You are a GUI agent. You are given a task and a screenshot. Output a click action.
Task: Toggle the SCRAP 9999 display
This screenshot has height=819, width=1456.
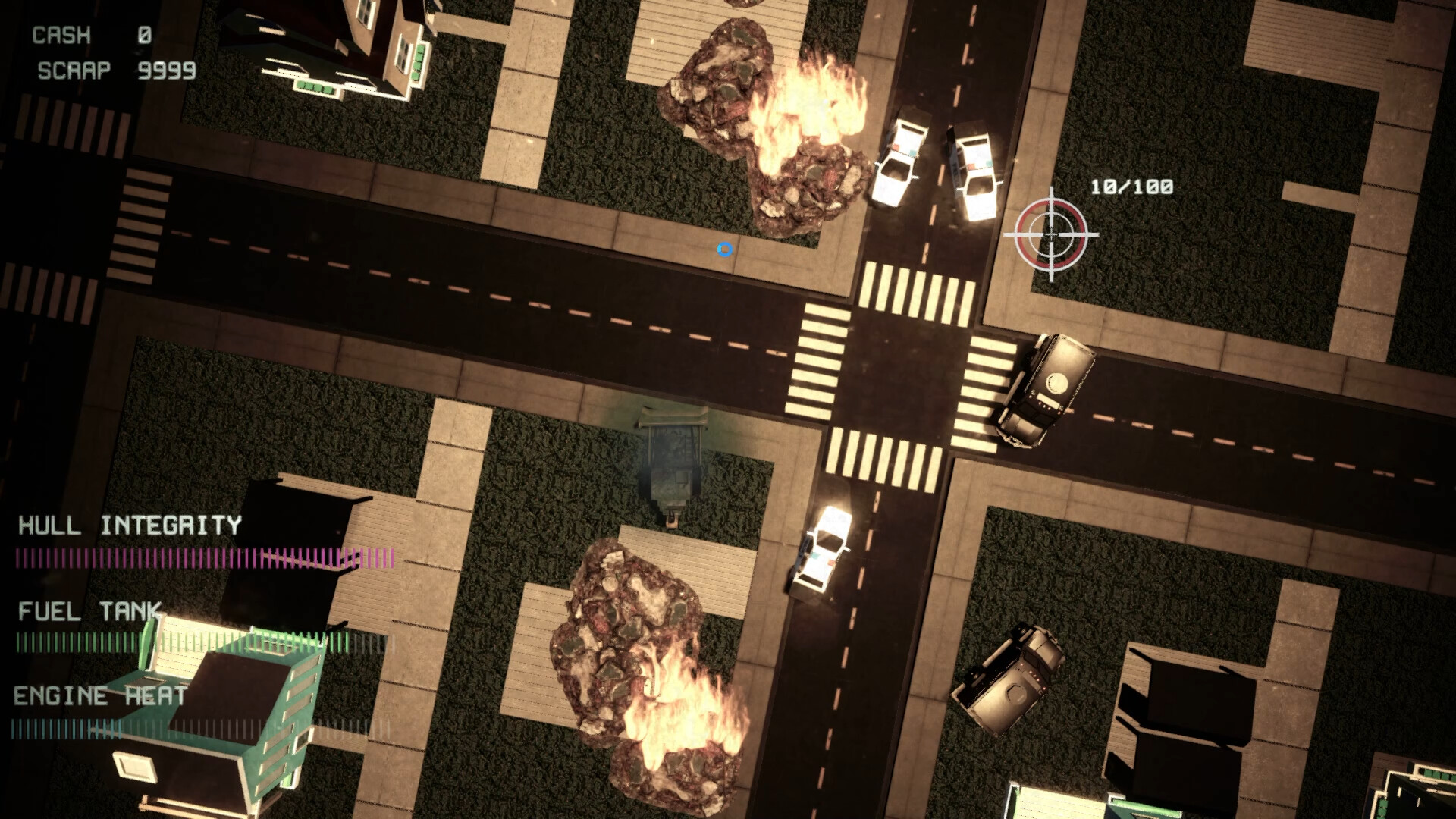(x=114, y=72)
